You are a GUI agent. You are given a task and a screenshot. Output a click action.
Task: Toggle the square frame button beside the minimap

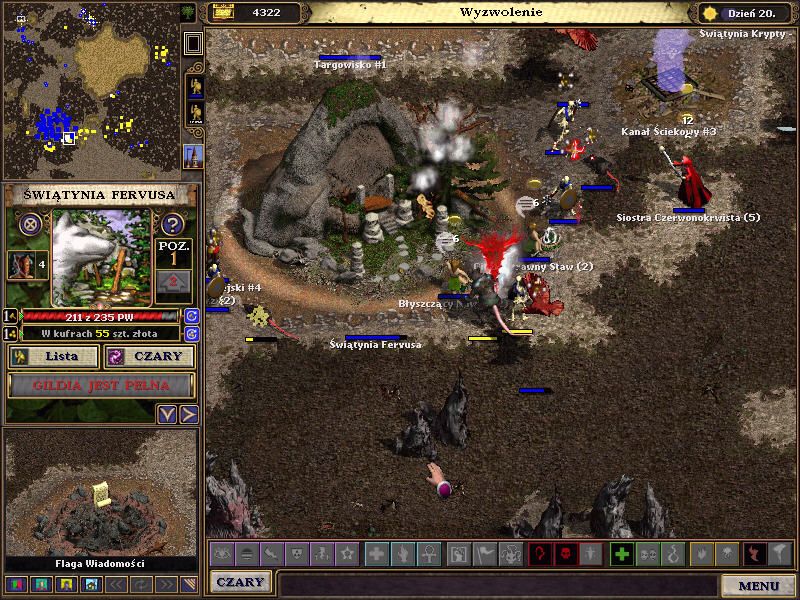pos(194,43)
